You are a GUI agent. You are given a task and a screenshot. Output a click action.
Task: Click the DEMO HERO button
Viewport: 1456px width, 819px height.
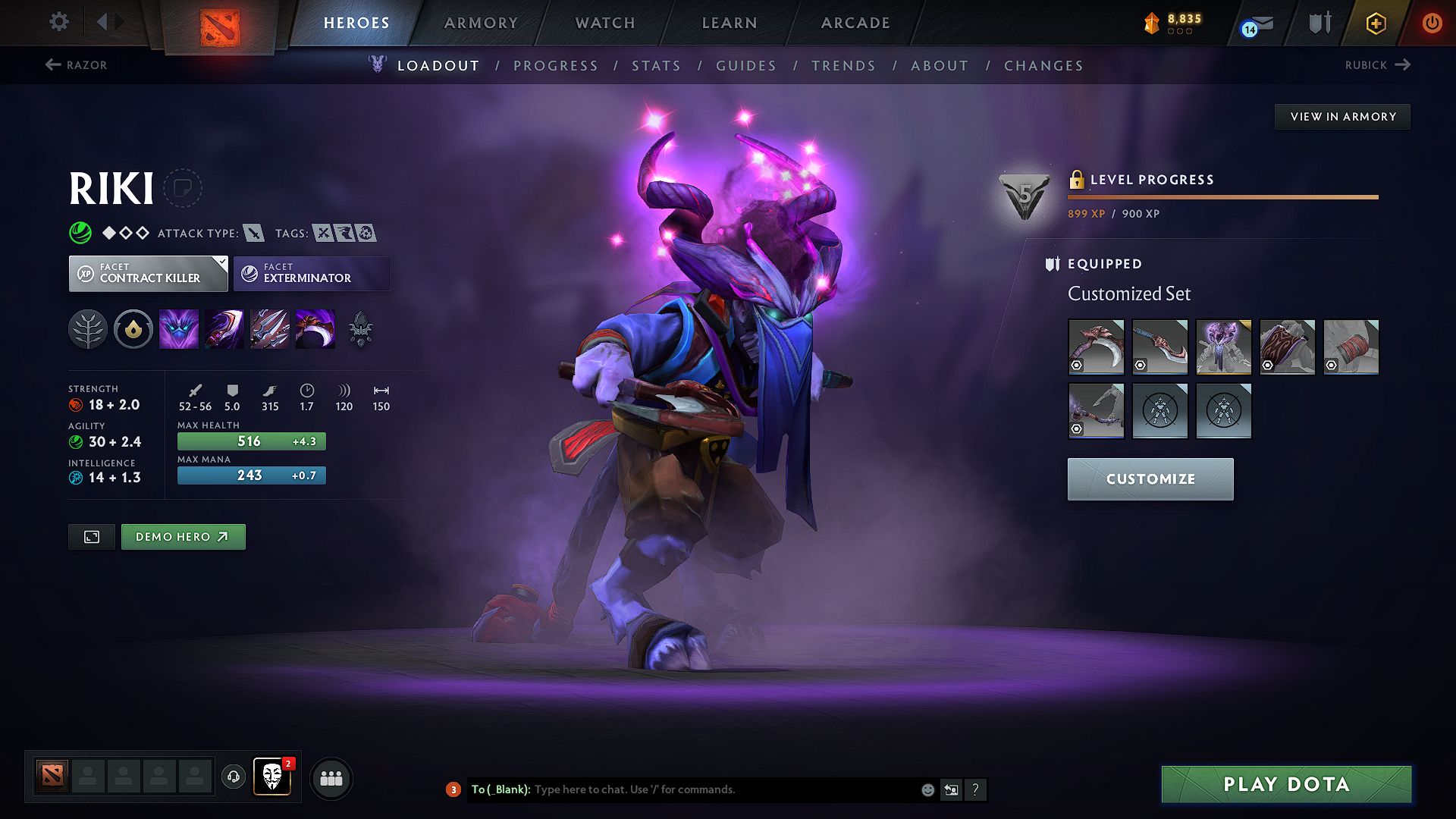click(183, 536)
